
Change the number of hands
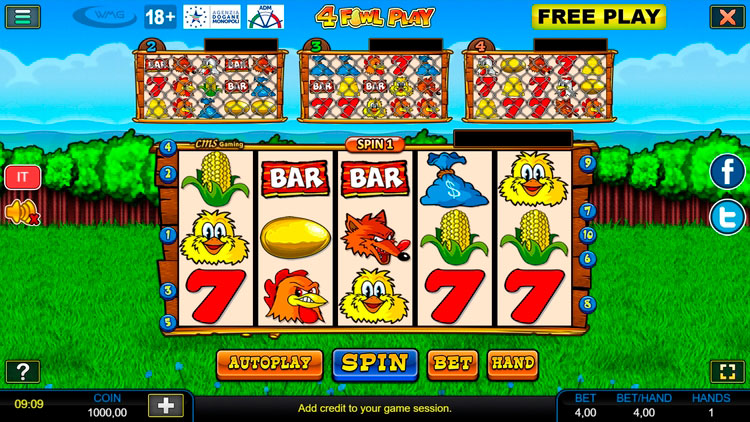tap(512, 363)
